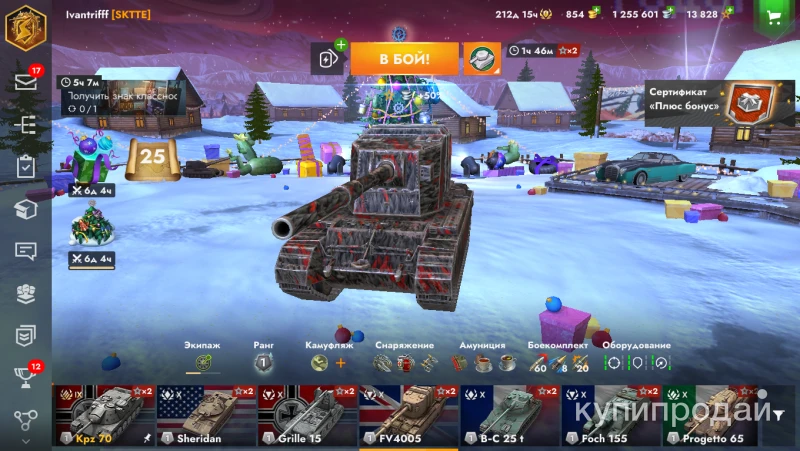Open the mail inbox with 17 notifications
The image size is (800, 451).
(26, 81)
